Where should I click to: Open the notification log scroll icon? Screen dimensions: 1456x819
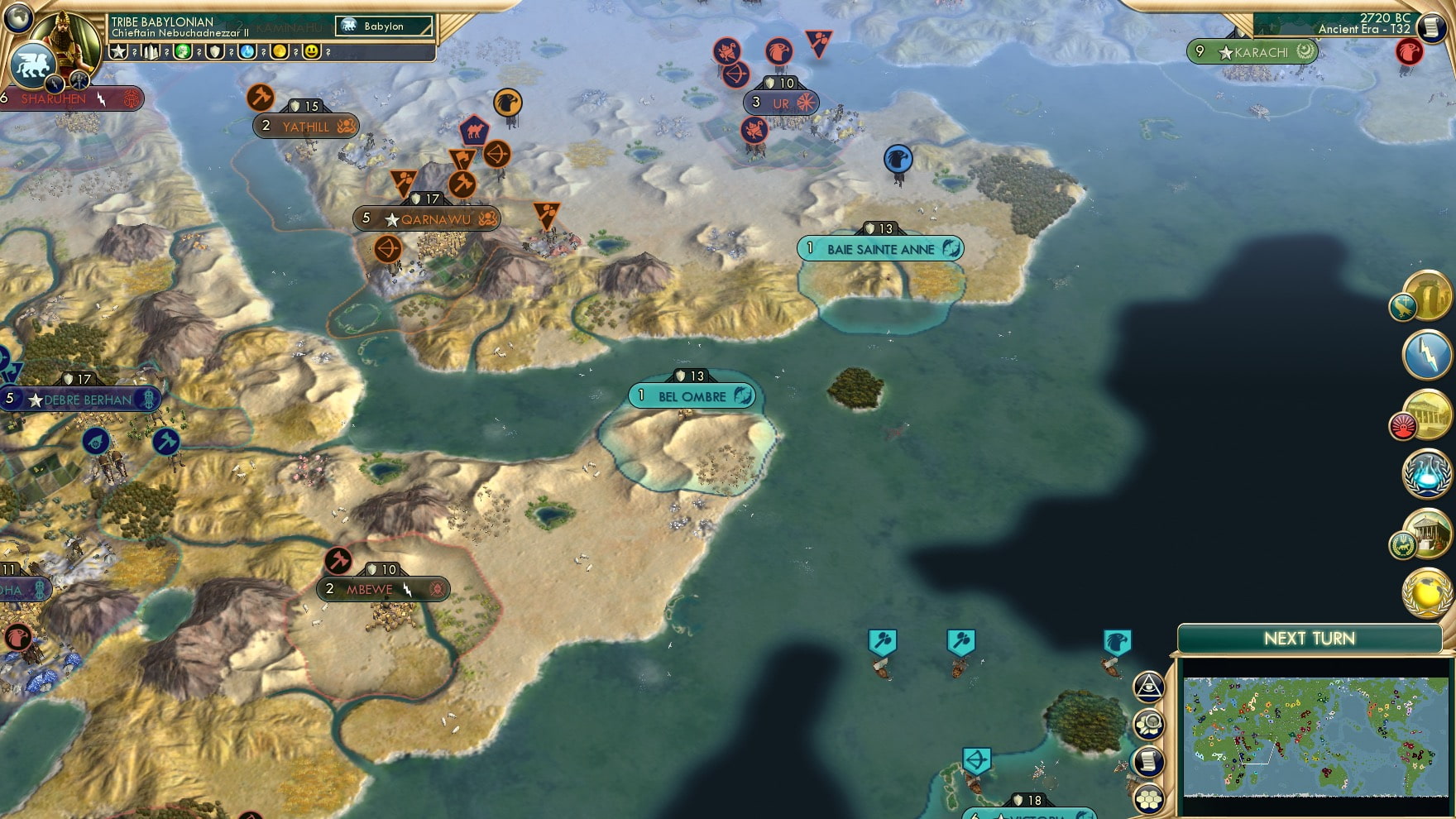click(1148, 759)
